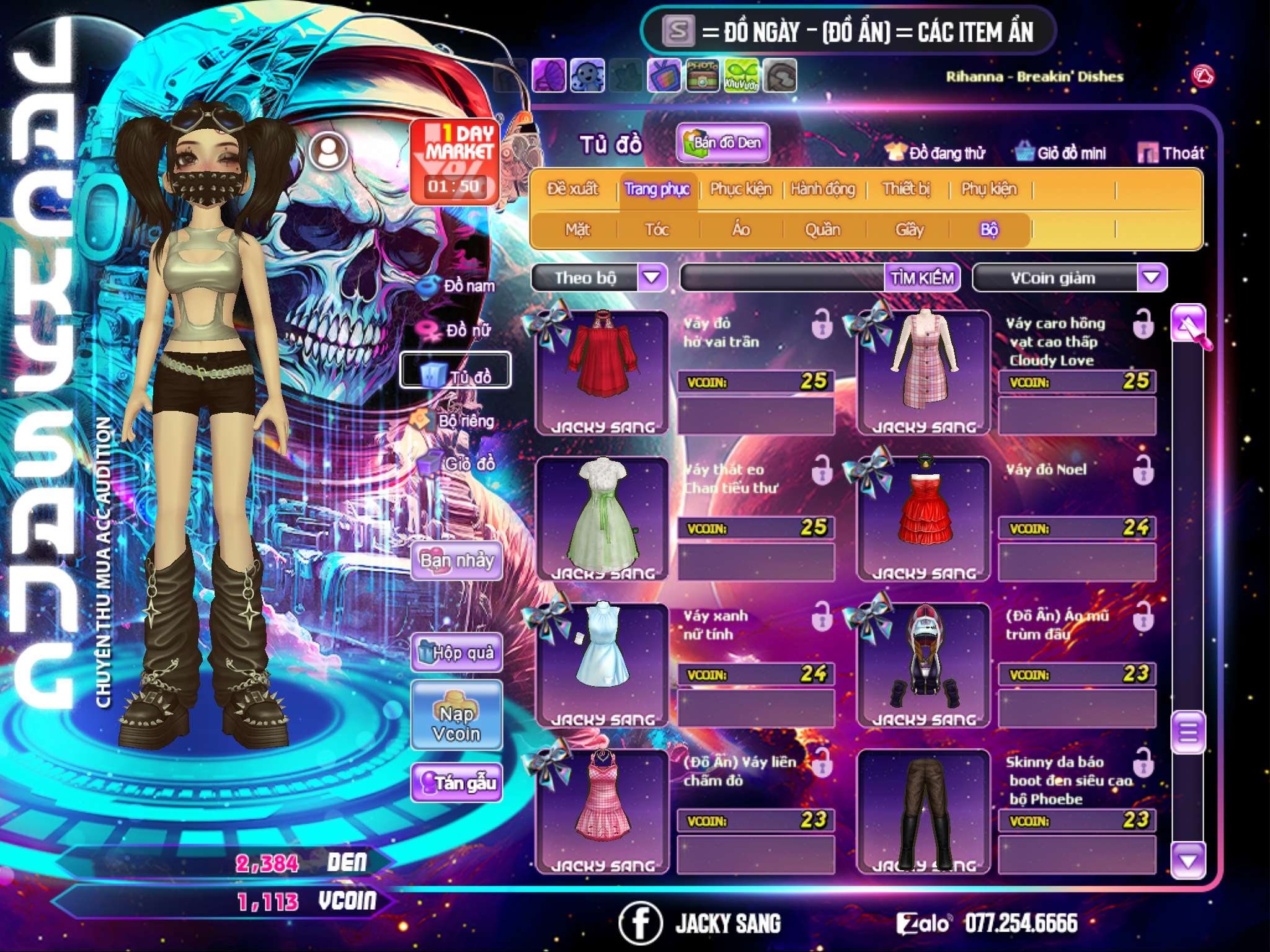The image size is (1270, 952).
Task: Expand the VCoin giảm sort dropdown
Action: [1152, 277]
